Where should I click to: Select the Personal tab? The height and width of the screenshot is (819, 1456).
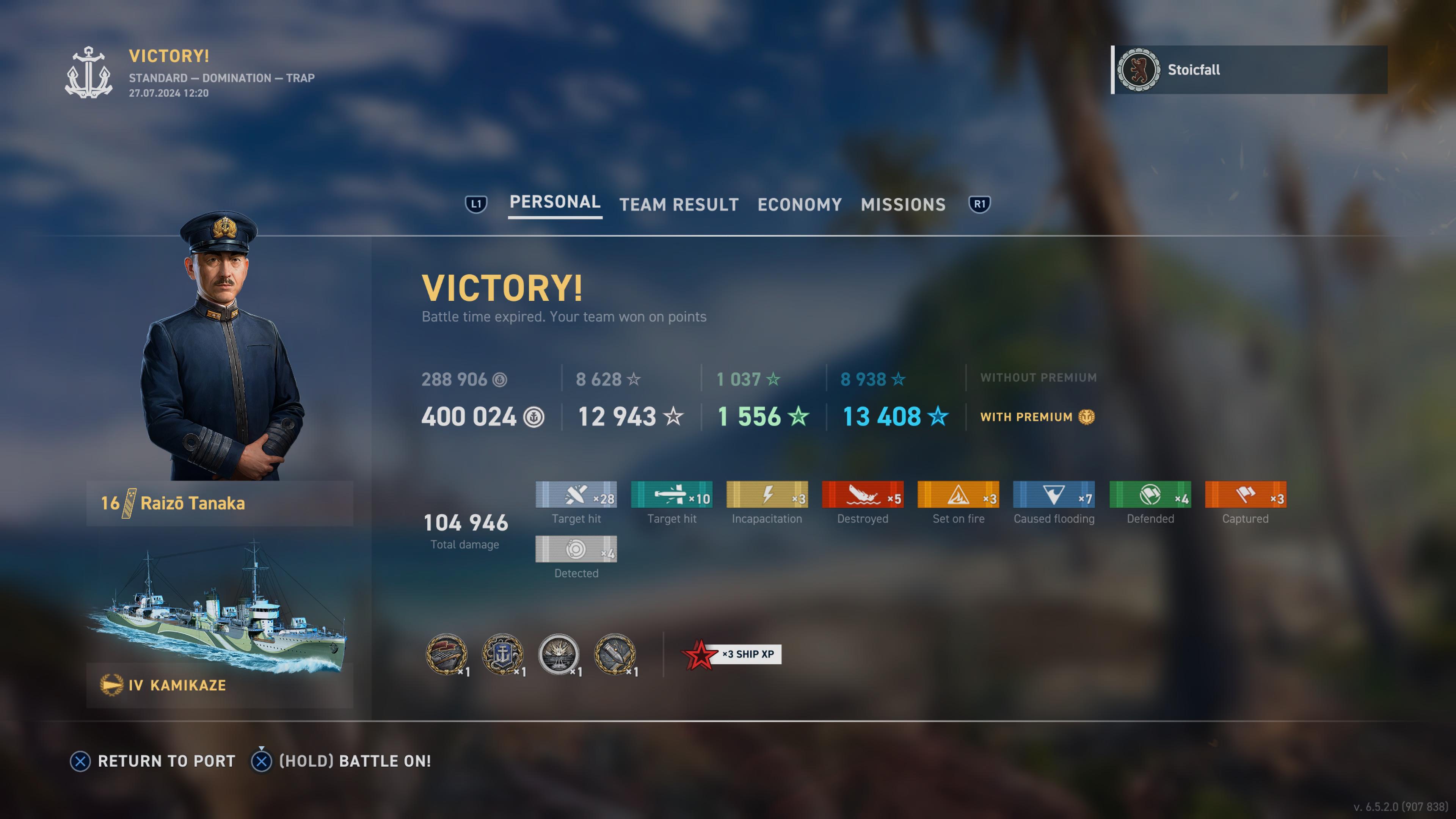554,202
